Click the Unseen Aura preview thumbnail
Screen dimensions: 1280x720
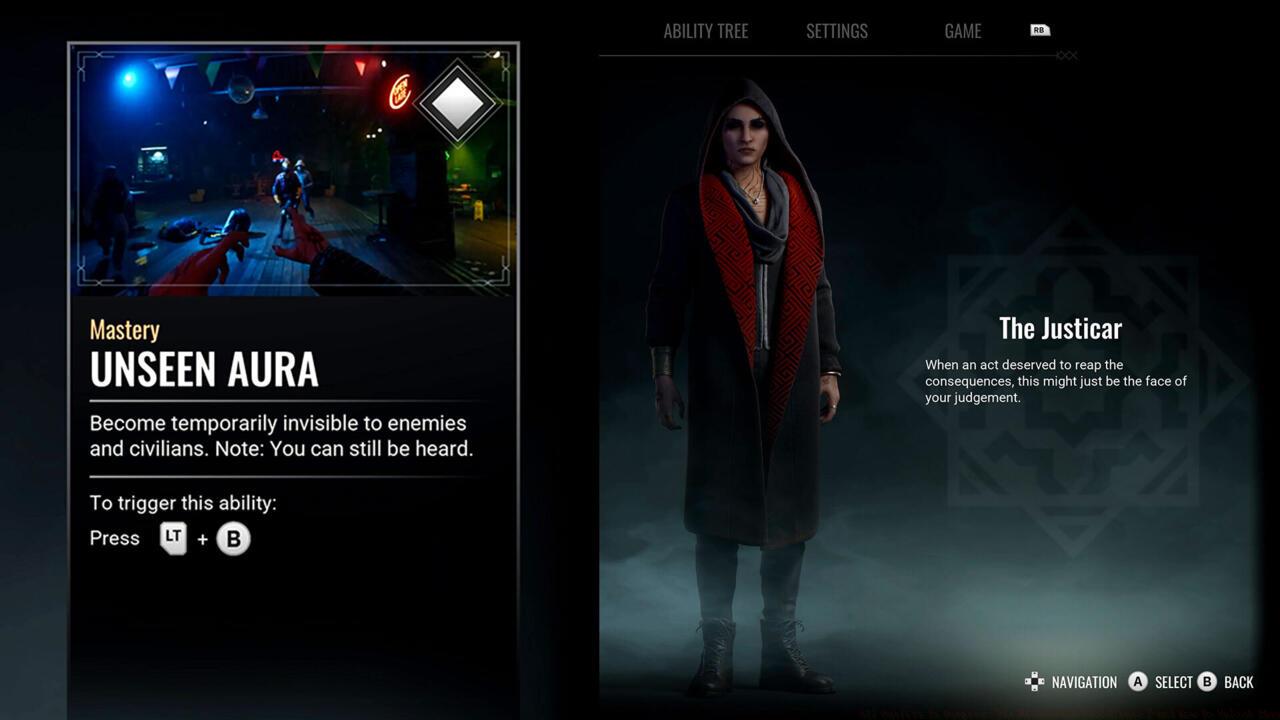point(293,170)
